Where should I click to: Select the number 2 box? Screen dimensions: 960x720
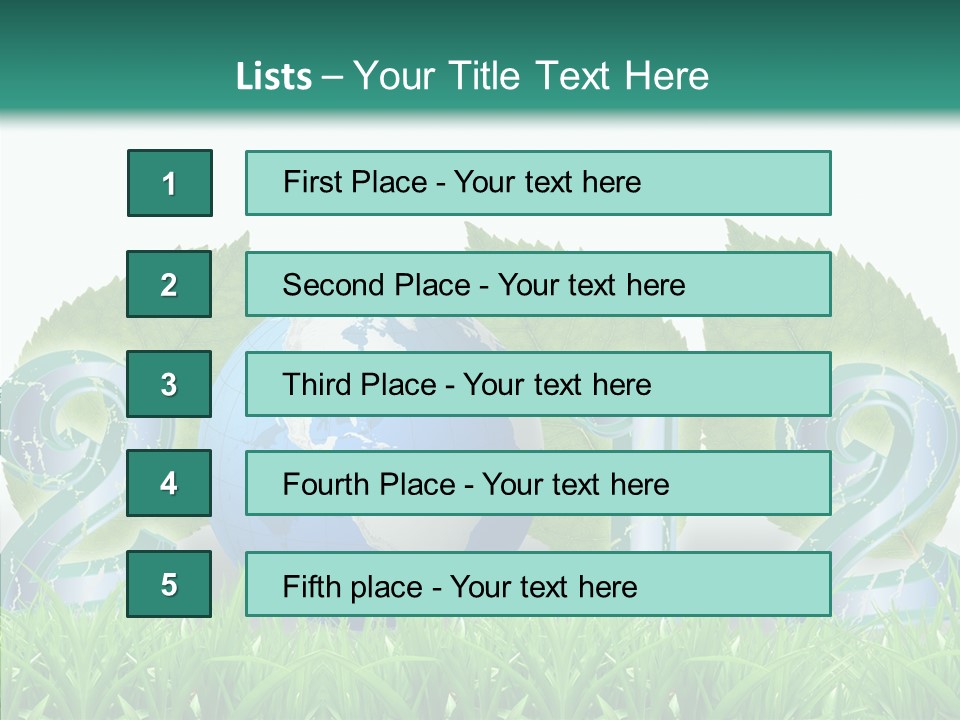click(x=170, y=284)
